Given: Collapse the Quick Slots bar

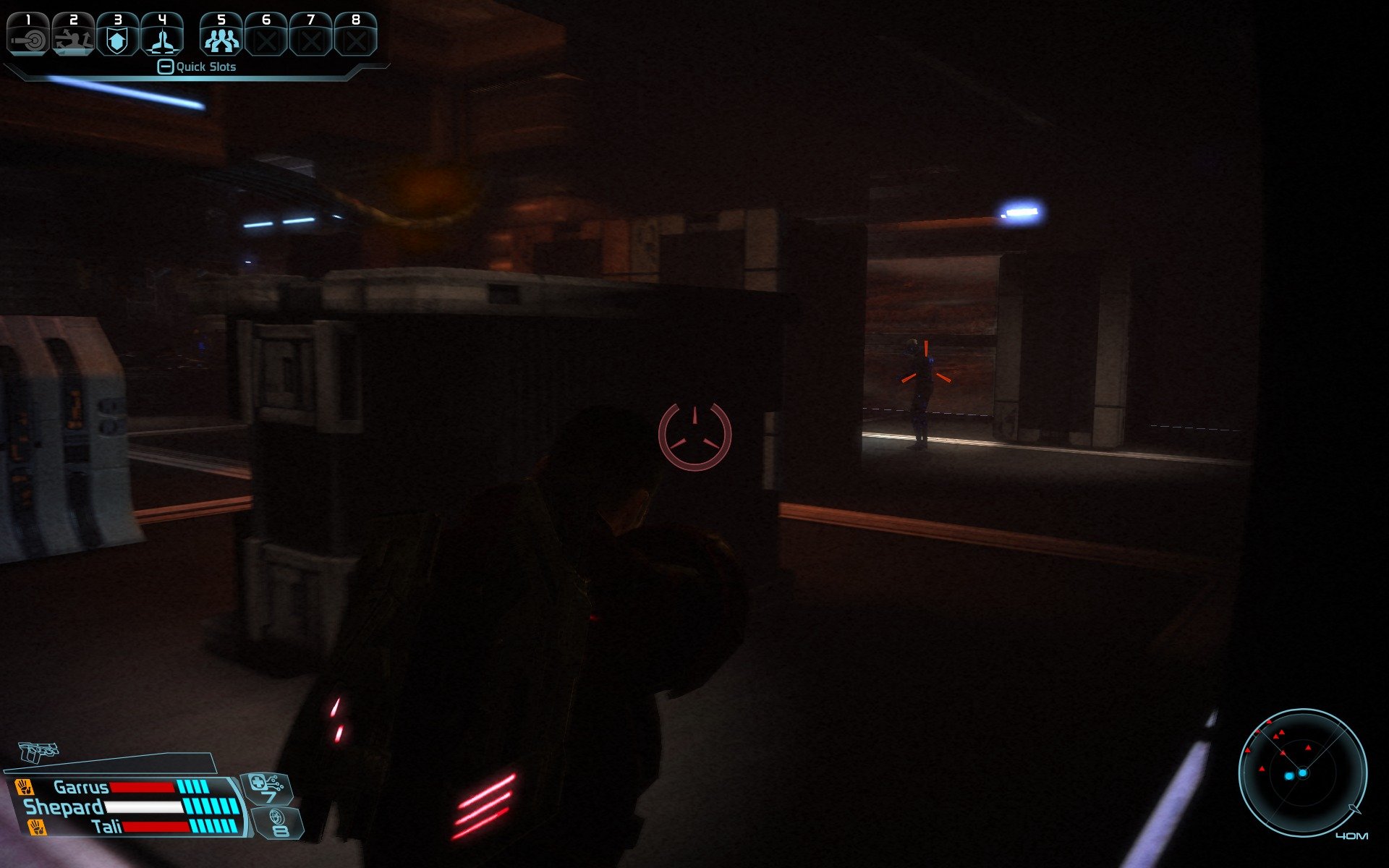Looking at the screenshot, I should tap(166, 67).
